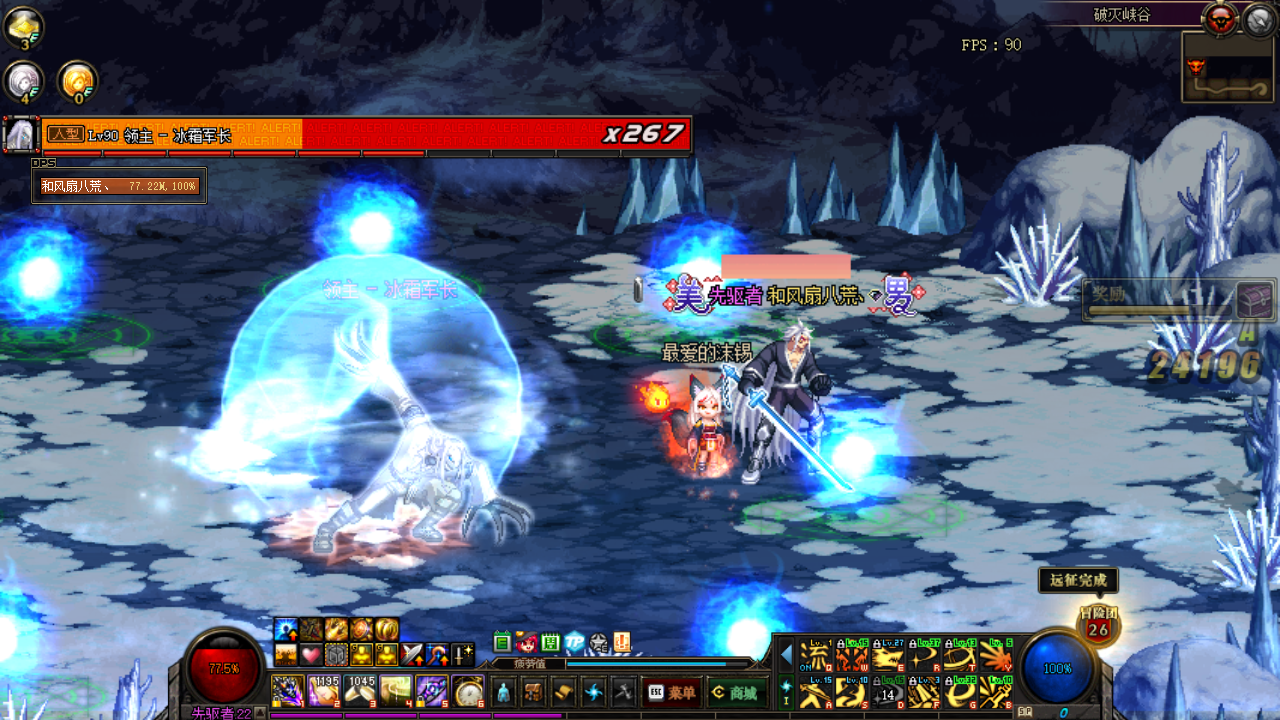Activate the 流 stance skill on Q
Image resolution: width=1280 pixels, height=720 pixels.
coord(816,658)
